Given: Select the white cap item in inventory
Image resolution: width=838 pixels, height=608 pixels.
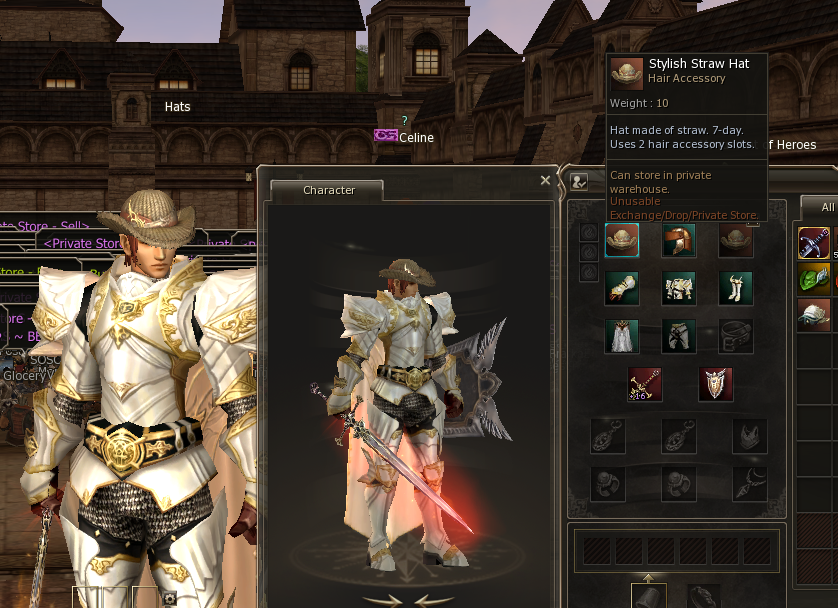Looking at the screenshot, I should point(814,315).
